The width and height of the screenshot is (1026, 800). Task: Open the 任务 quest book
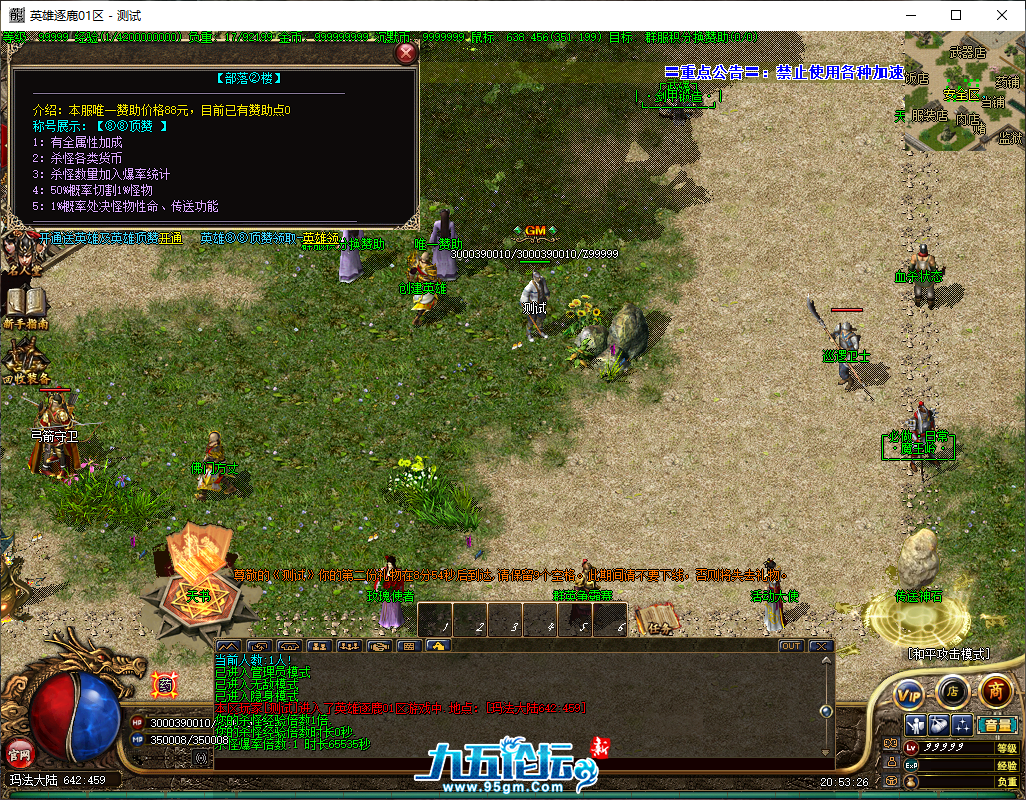tap(657, 619)
